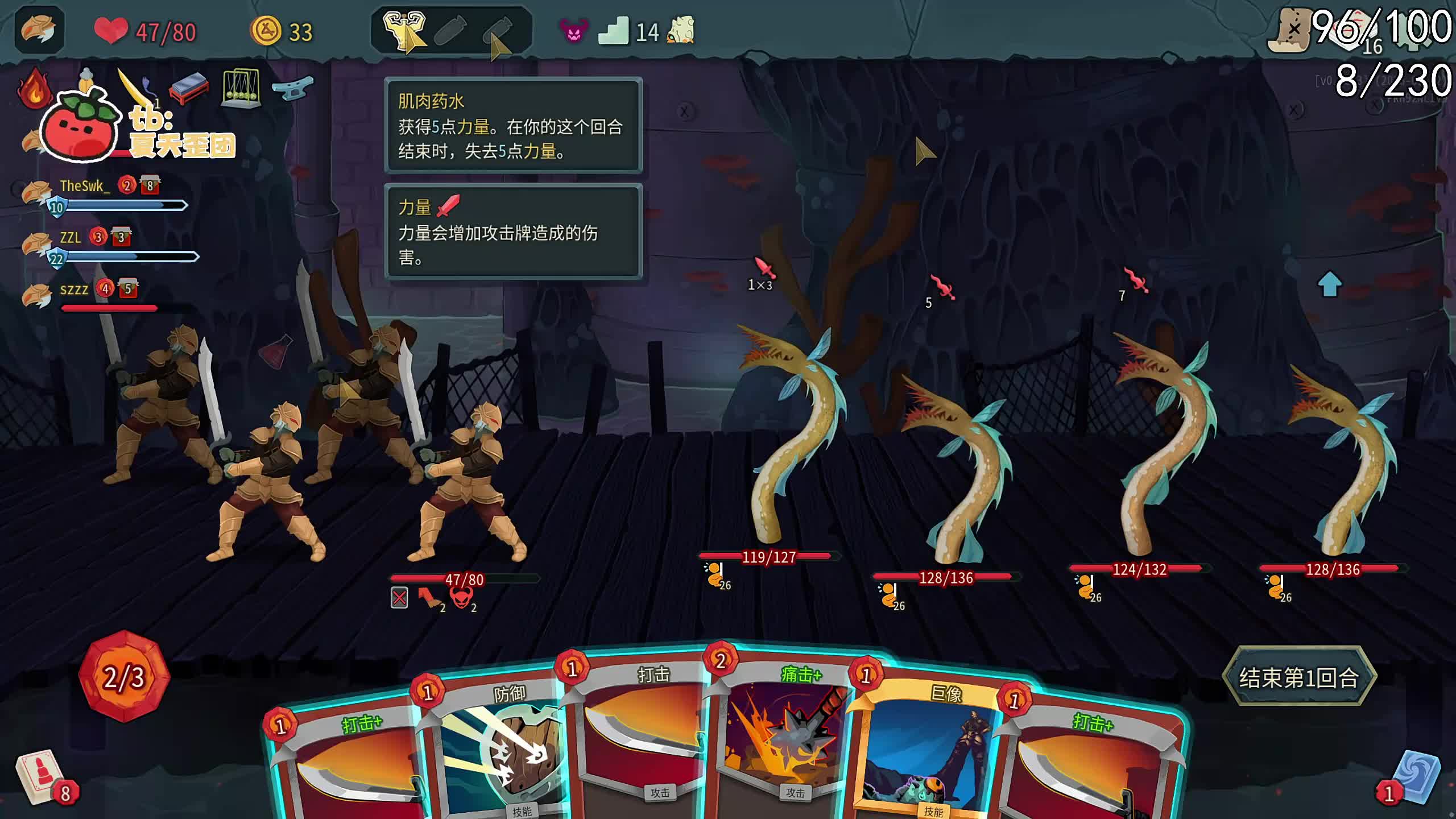Select teammate ZZL in the party list
This screenshot has height=819, width=1456.
click(71, 238)
